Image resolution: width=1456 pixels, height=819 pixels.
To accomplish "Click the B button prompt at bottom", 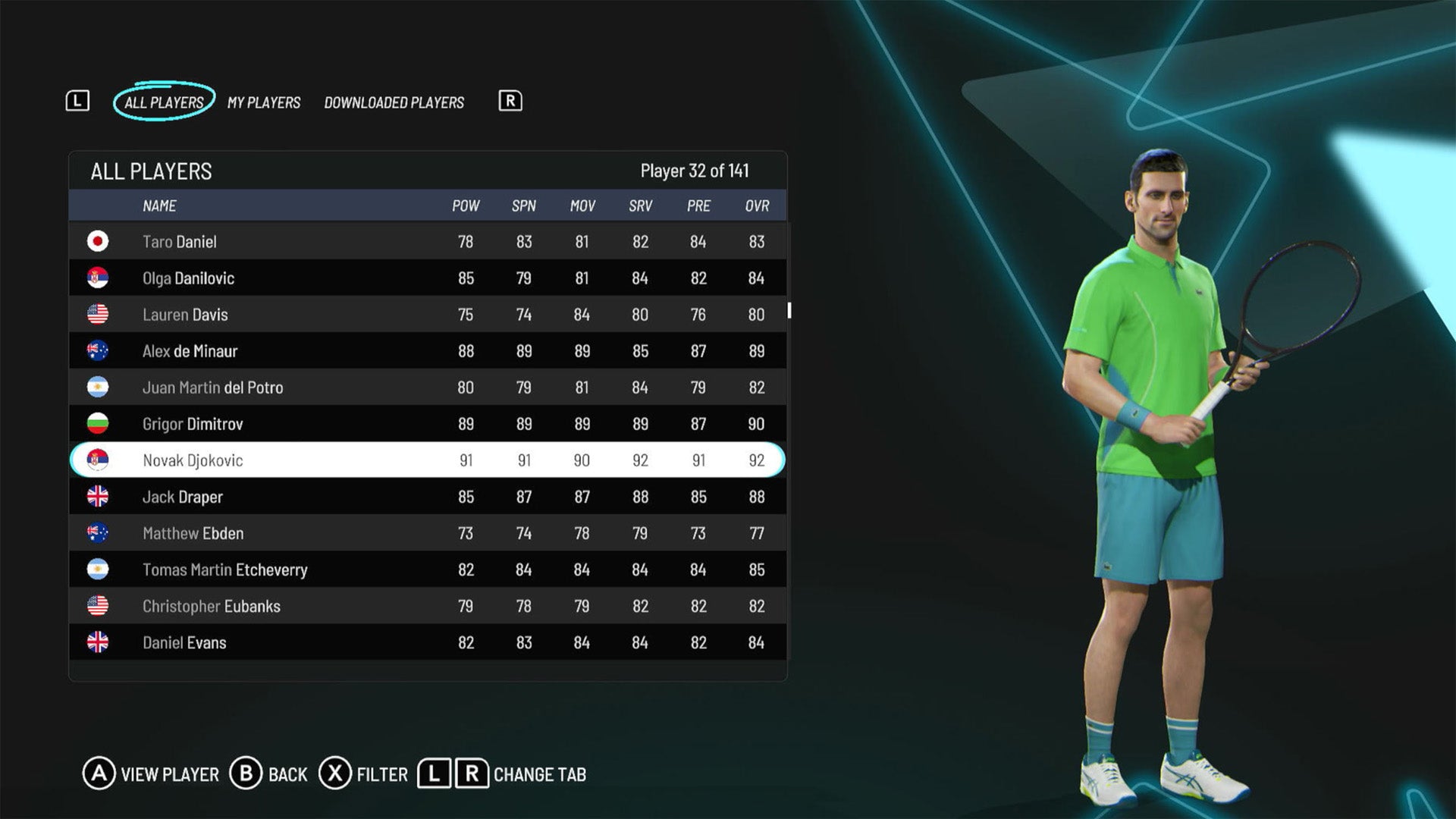I will 248,774.
